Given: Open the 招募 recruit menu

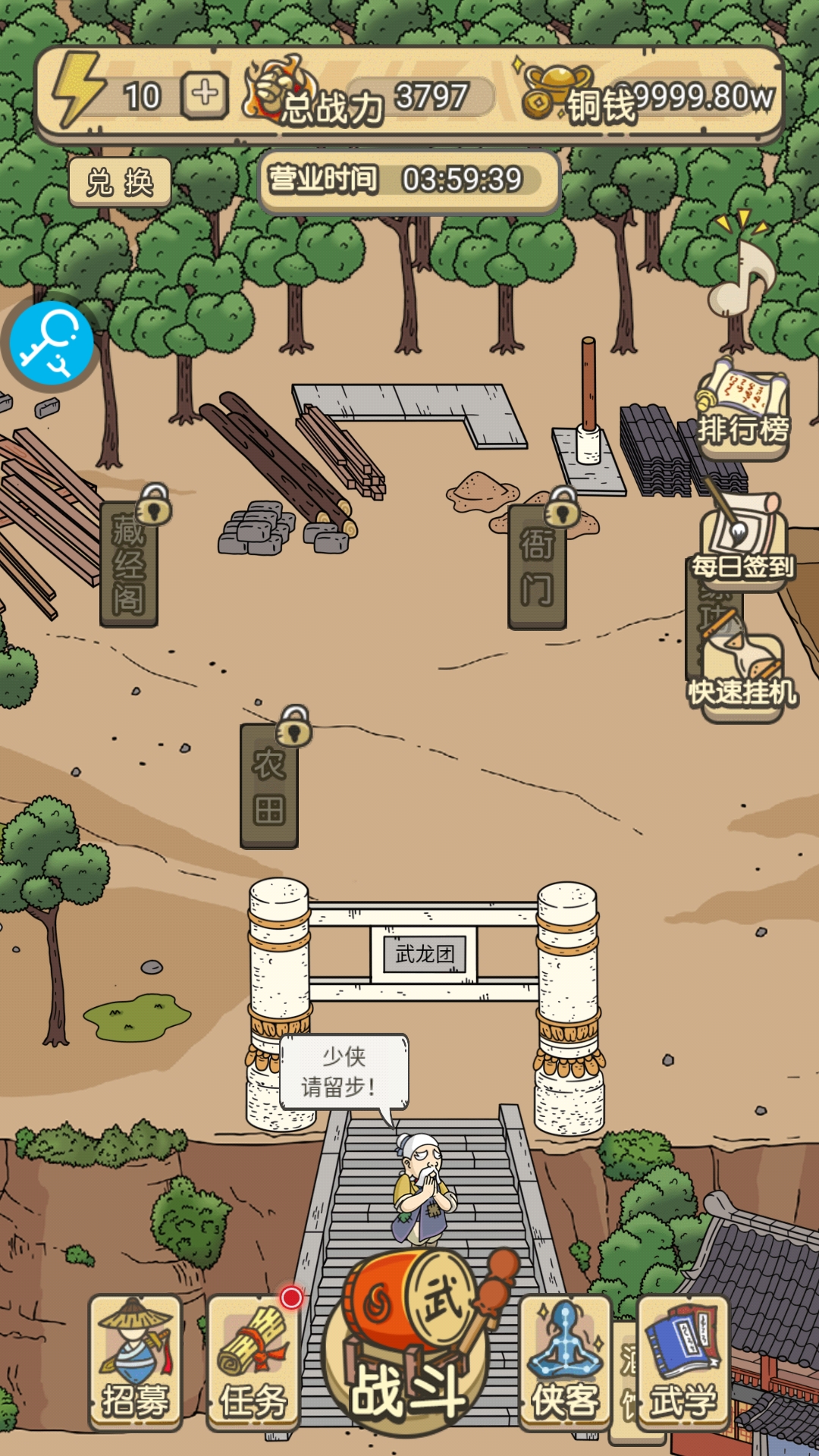Looking at the screenshot, I should tap(136, 1362).
